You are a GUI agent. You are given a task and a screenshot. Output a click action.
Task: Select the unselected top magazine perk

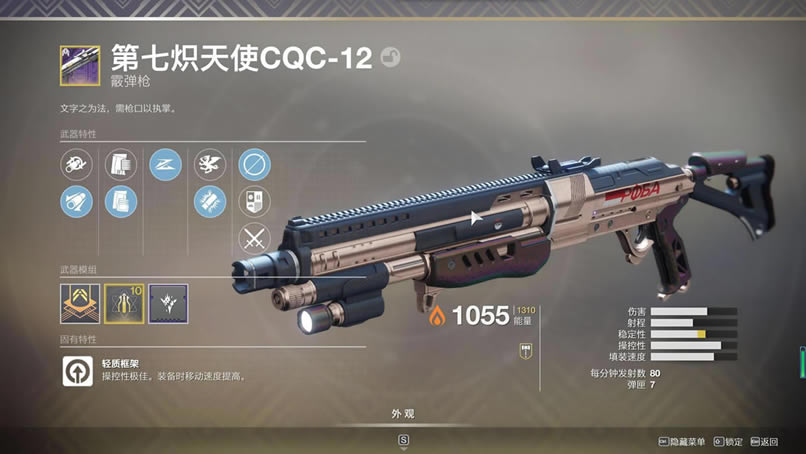pos(121,164)
